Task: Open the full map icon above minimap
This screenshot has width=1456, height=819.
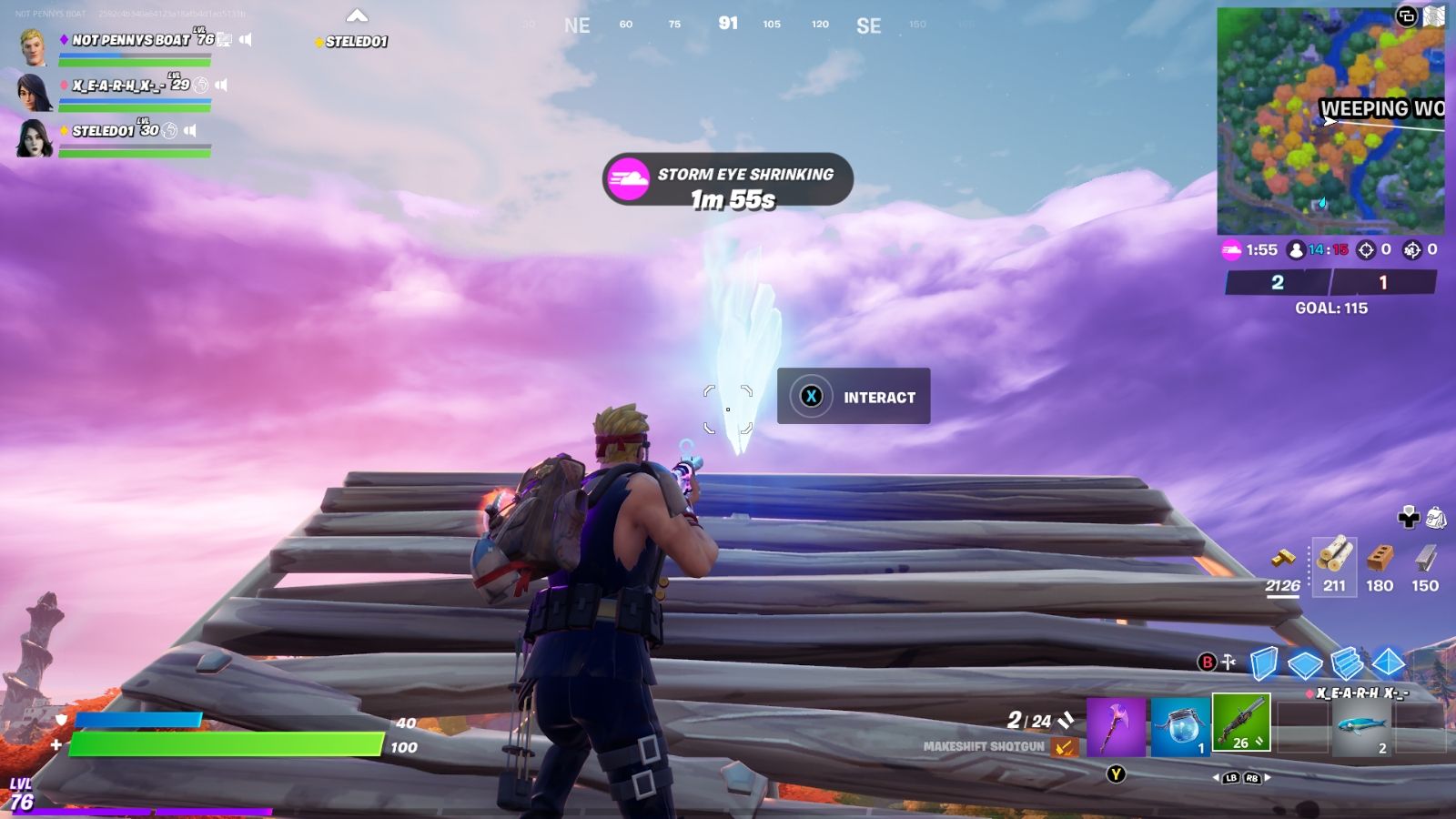Action: 1433,15
